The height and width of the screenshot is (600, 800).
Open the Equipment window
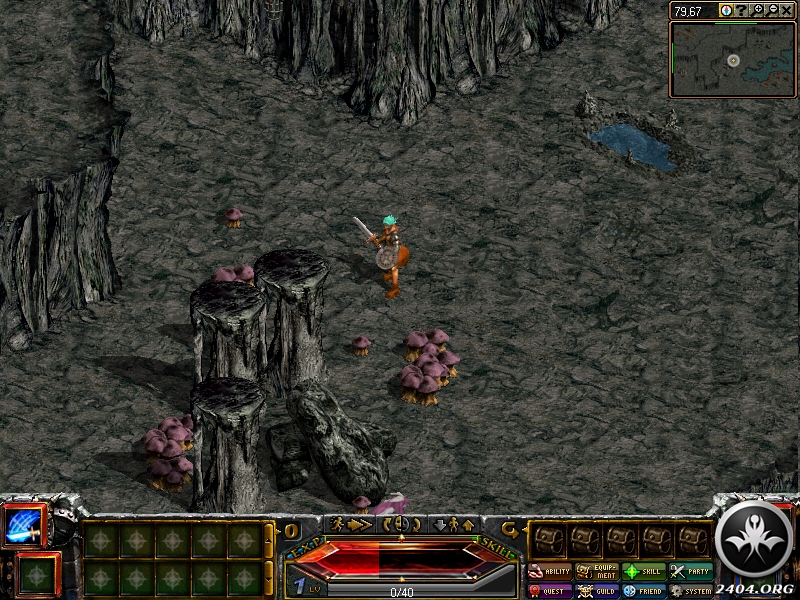pyautogui.click(x=597, y=572)
